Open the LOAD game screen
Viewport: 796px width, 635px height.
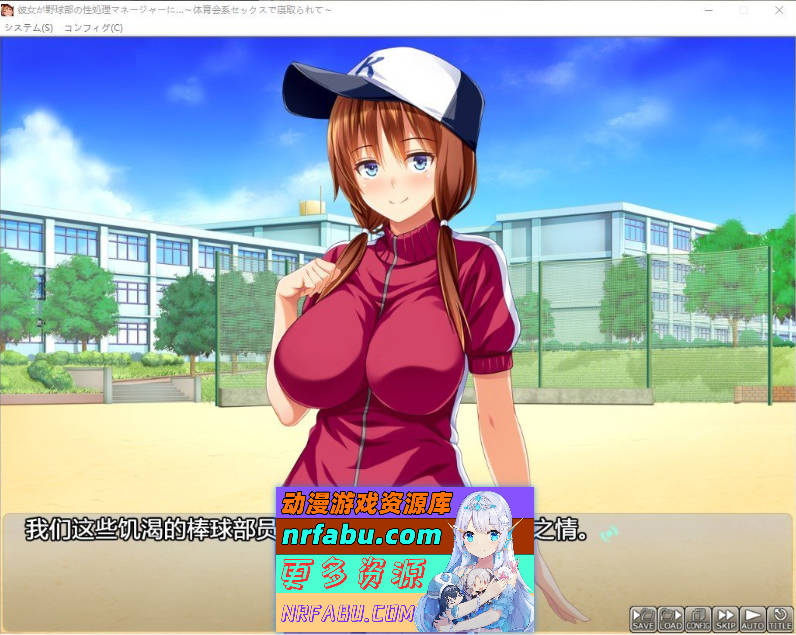(x=670, y=618)
